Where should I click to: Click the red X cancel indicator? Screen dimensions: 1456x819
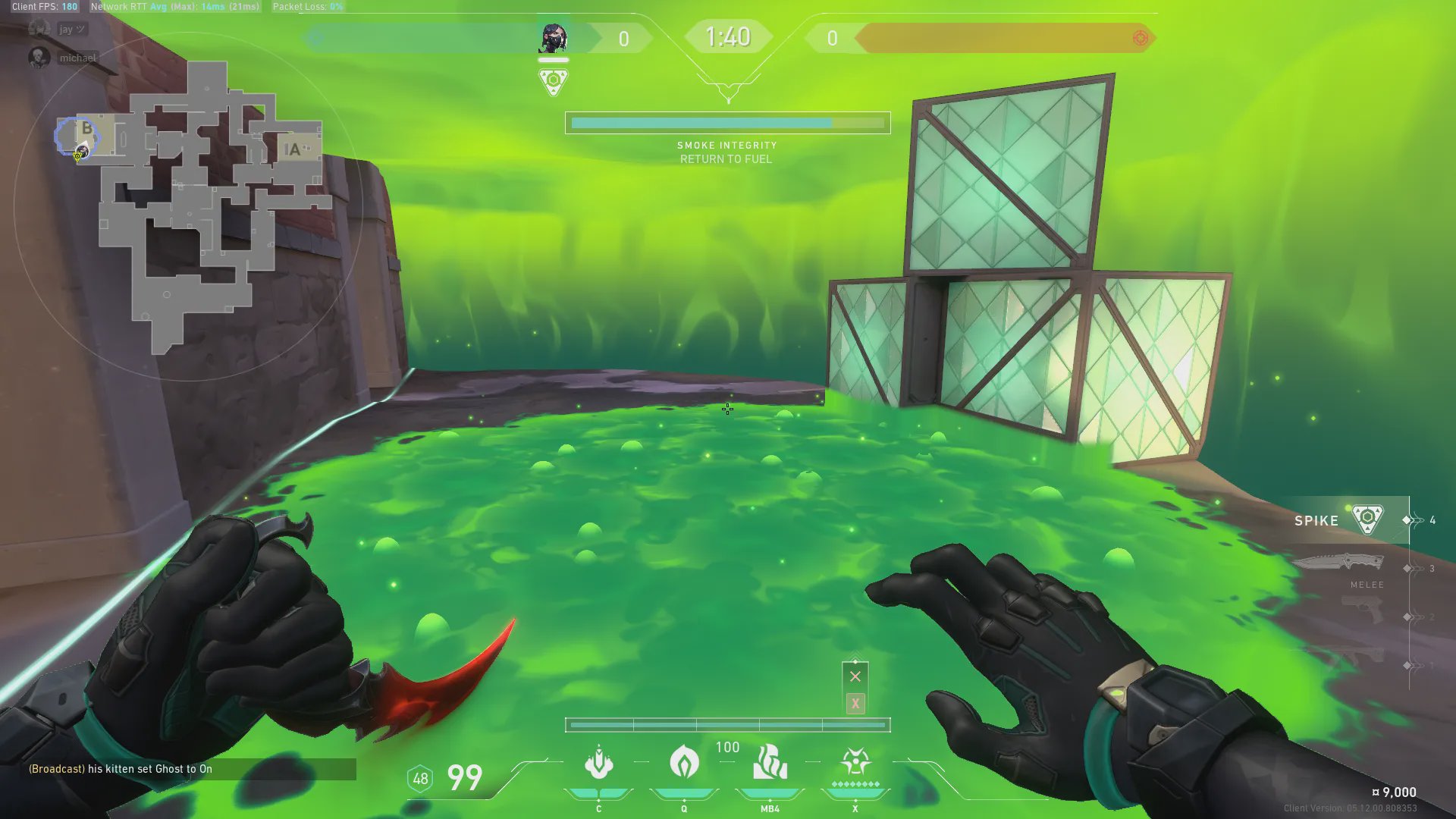[855, 676]
